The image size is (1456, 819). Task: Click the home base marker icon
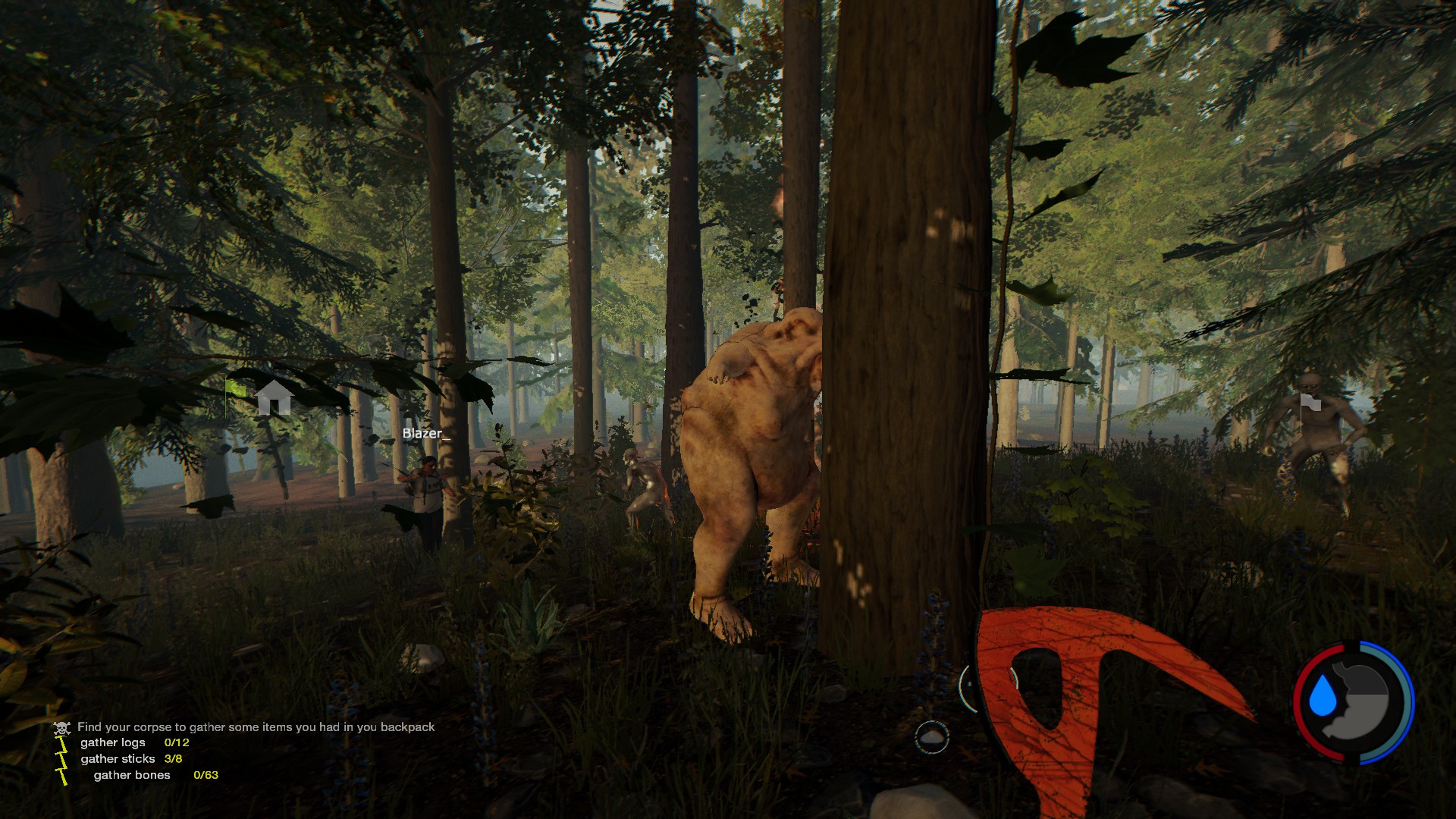click(x=274, y=397)
